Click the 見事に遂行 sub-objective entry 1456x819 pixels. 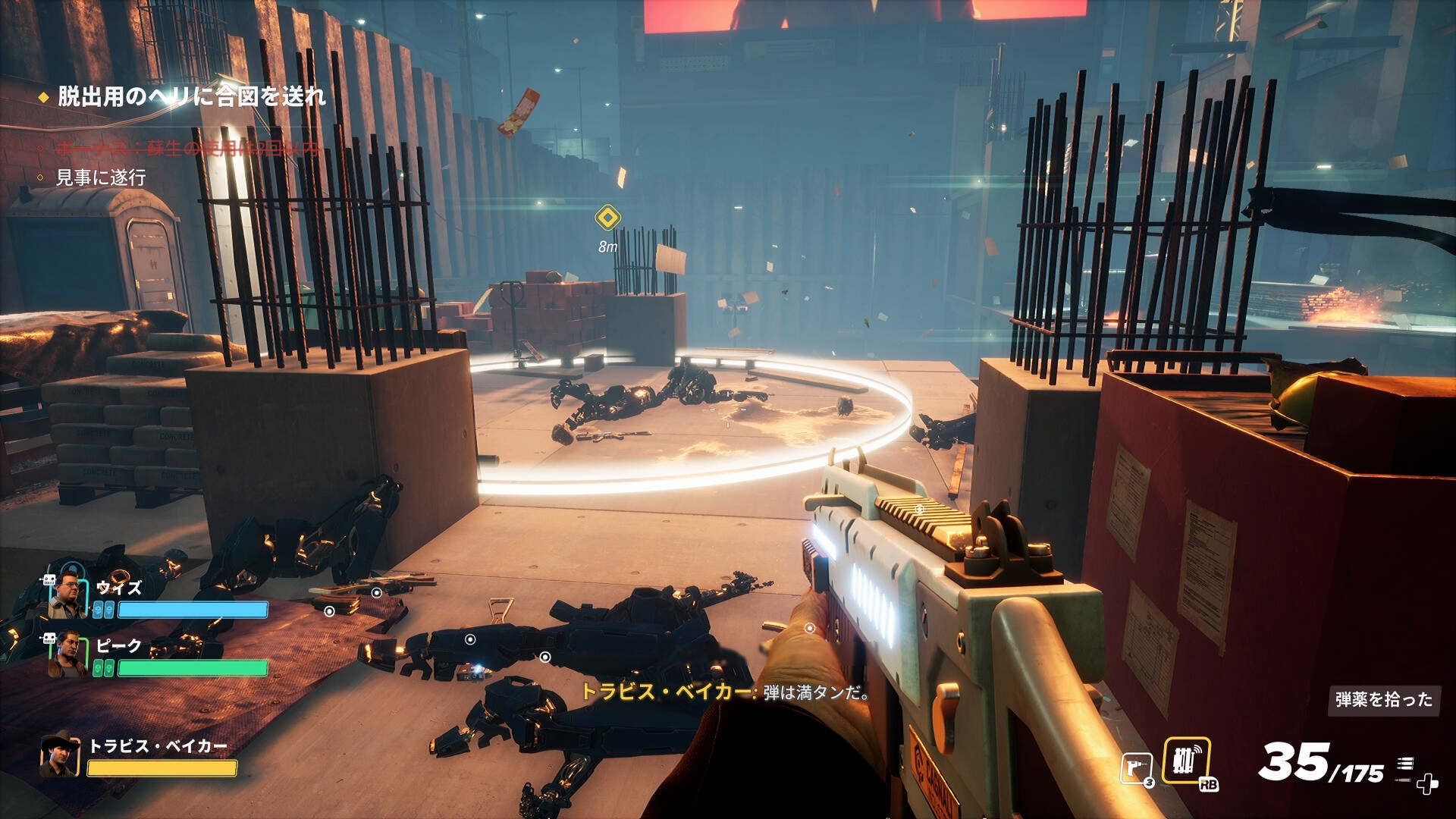(x=101, y=177)
